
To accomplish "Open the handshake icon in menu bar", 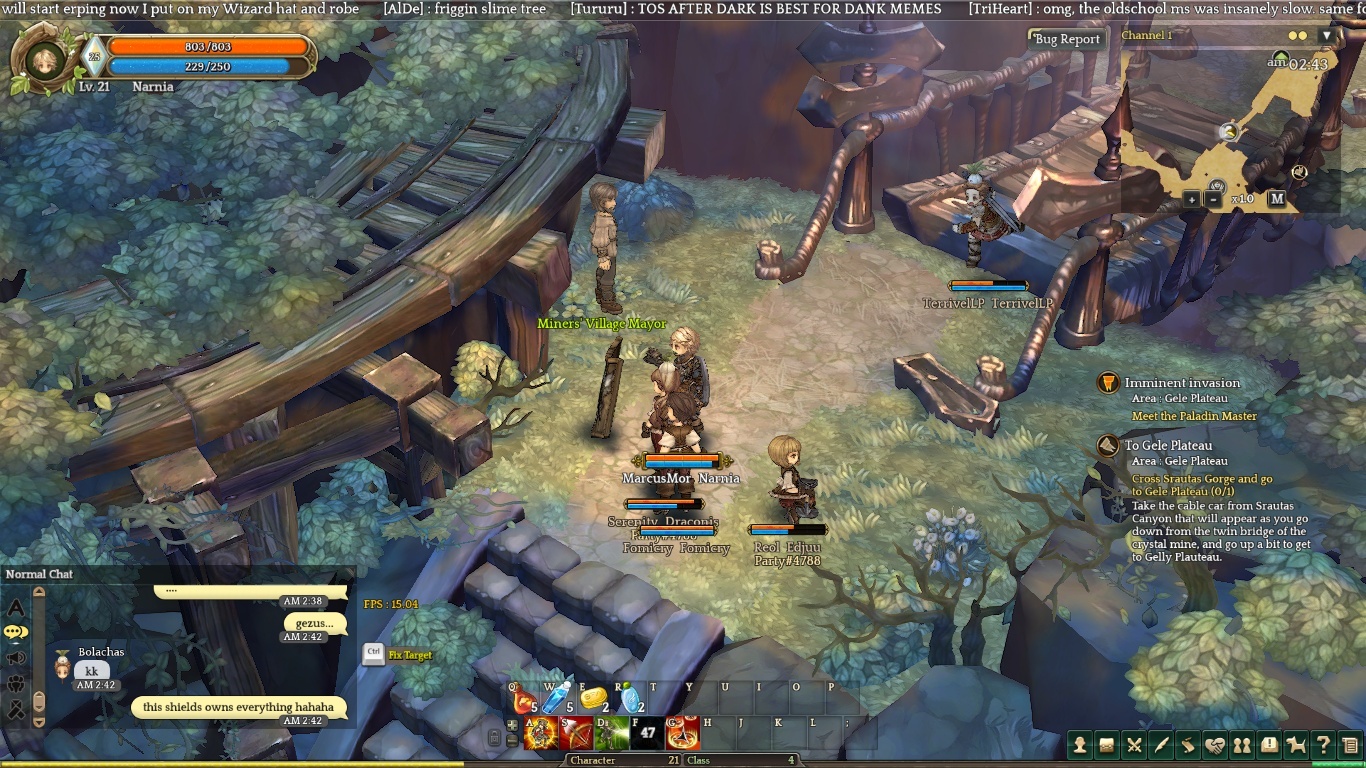I will [1215, 744].
